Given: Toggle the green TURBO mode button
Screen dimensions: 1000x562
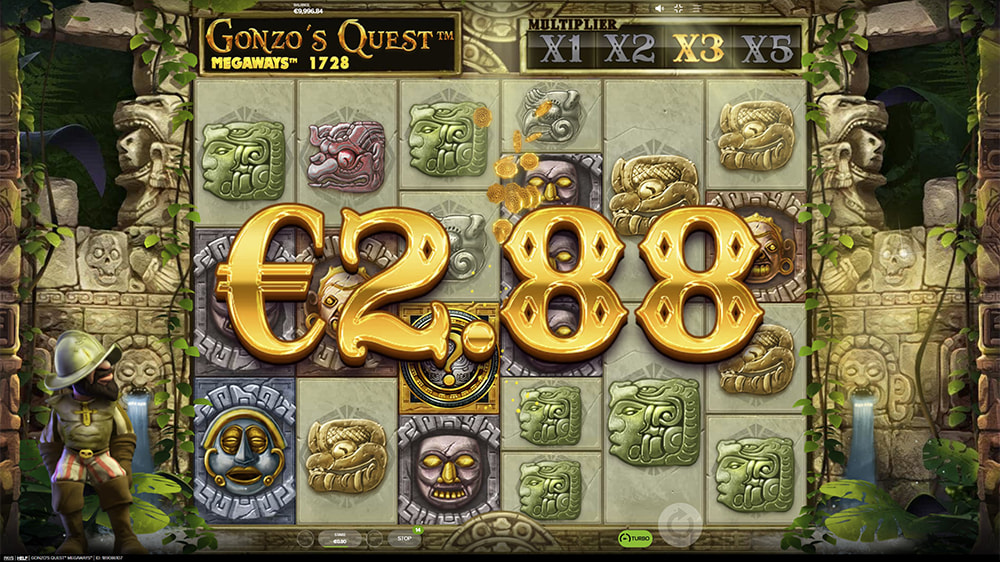Looking at the screenshot, I should click(x=635, y=538).
